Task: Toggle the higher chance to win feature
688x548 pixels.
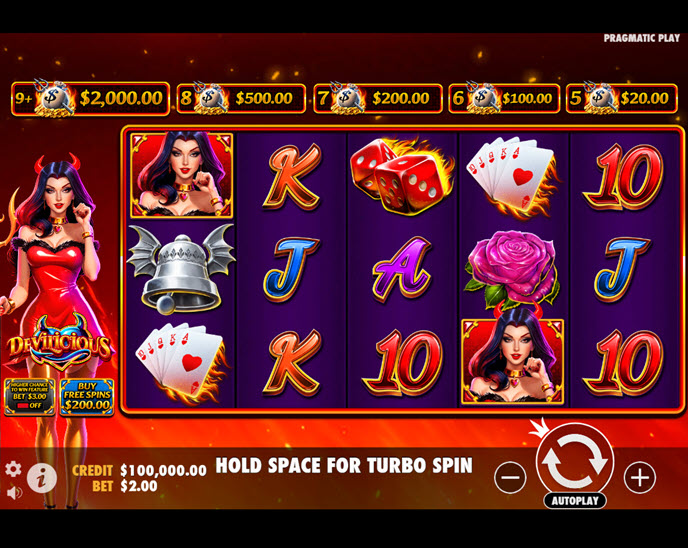Action: (29, 396)
